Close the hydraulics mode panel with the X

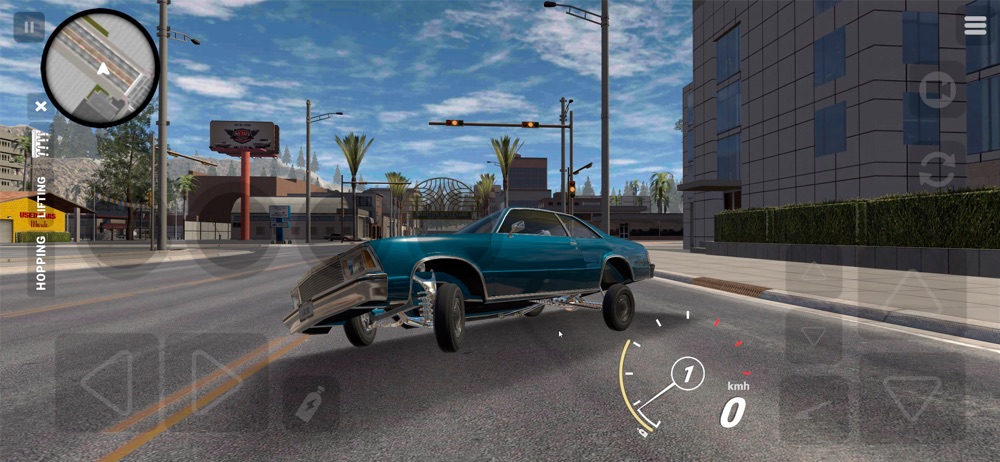click(41, 104)
